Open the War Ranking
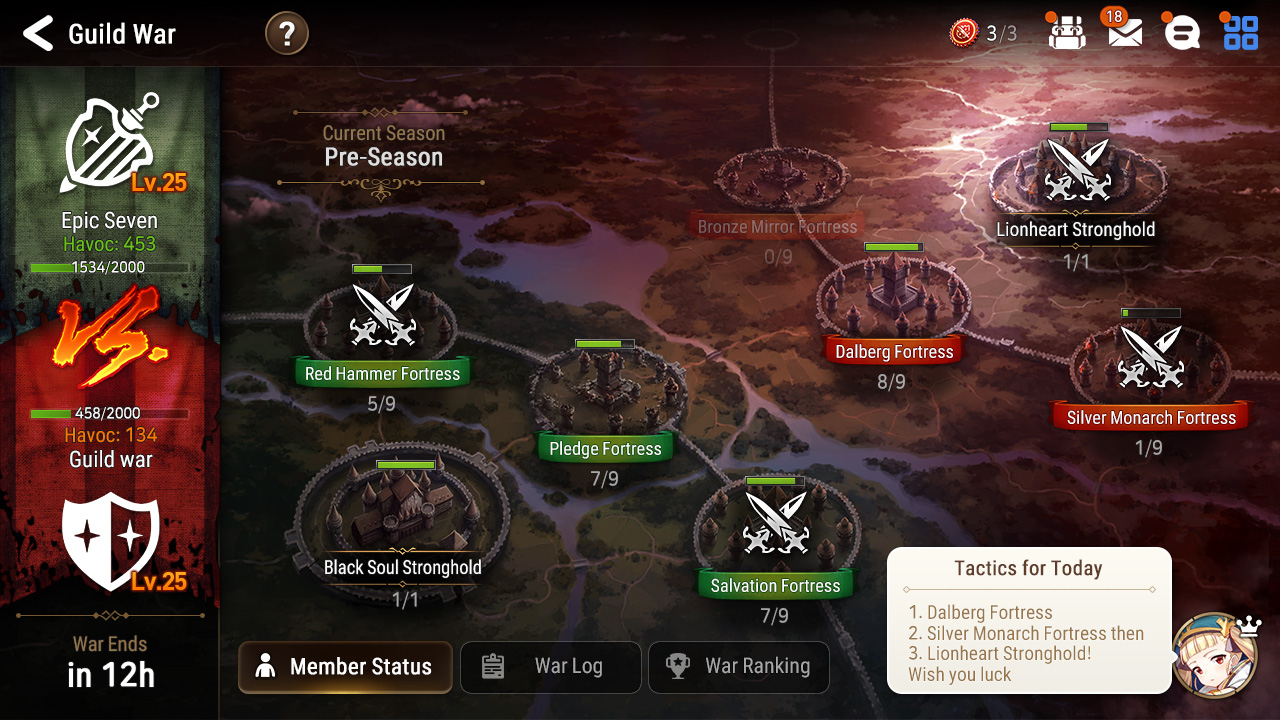The width and height of the screenshot is (1280, 720). (739, 667)
